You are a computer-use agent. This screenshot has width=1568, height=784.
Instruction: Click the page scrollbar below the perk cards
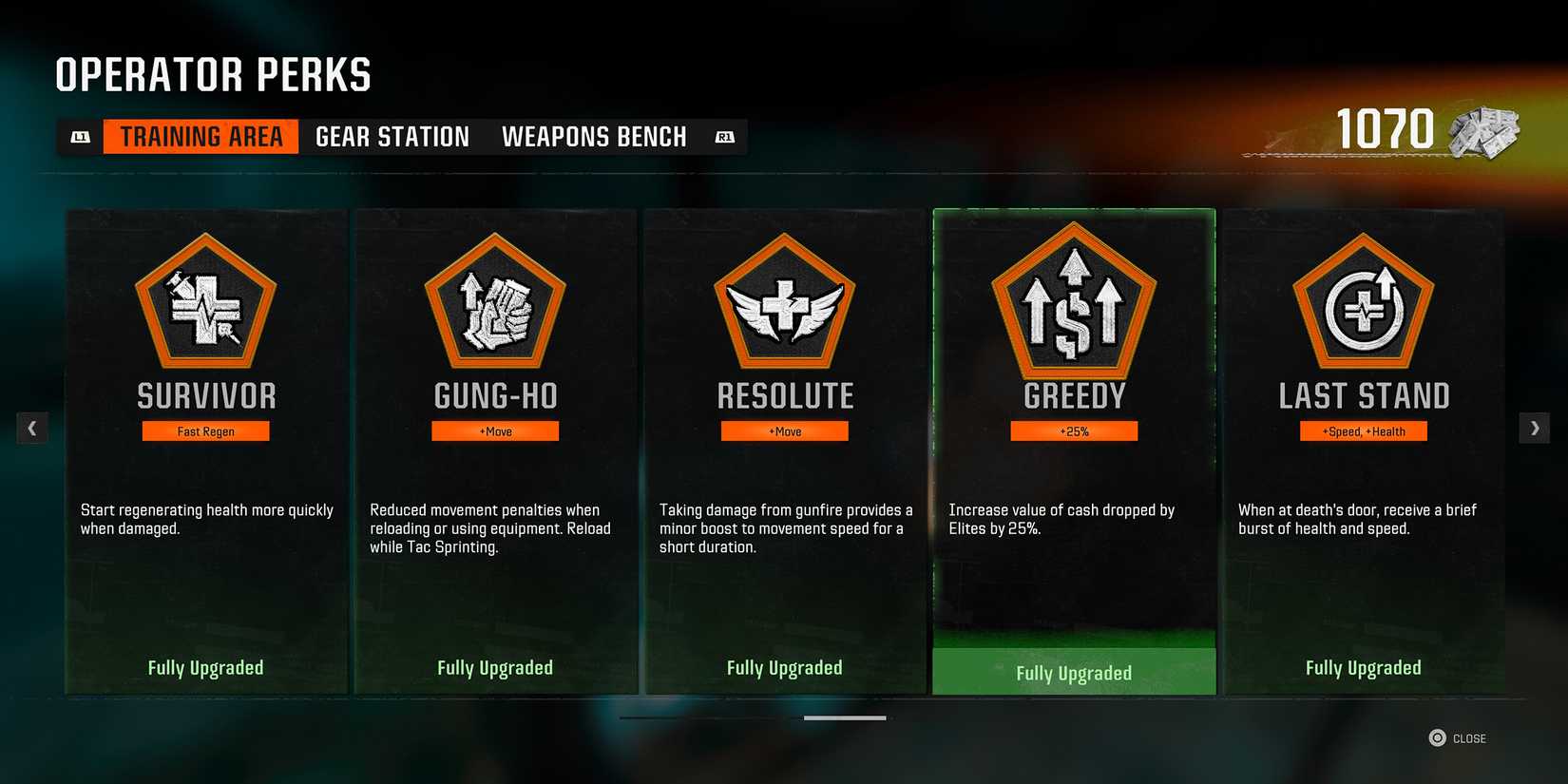click(x=846, y=718)
